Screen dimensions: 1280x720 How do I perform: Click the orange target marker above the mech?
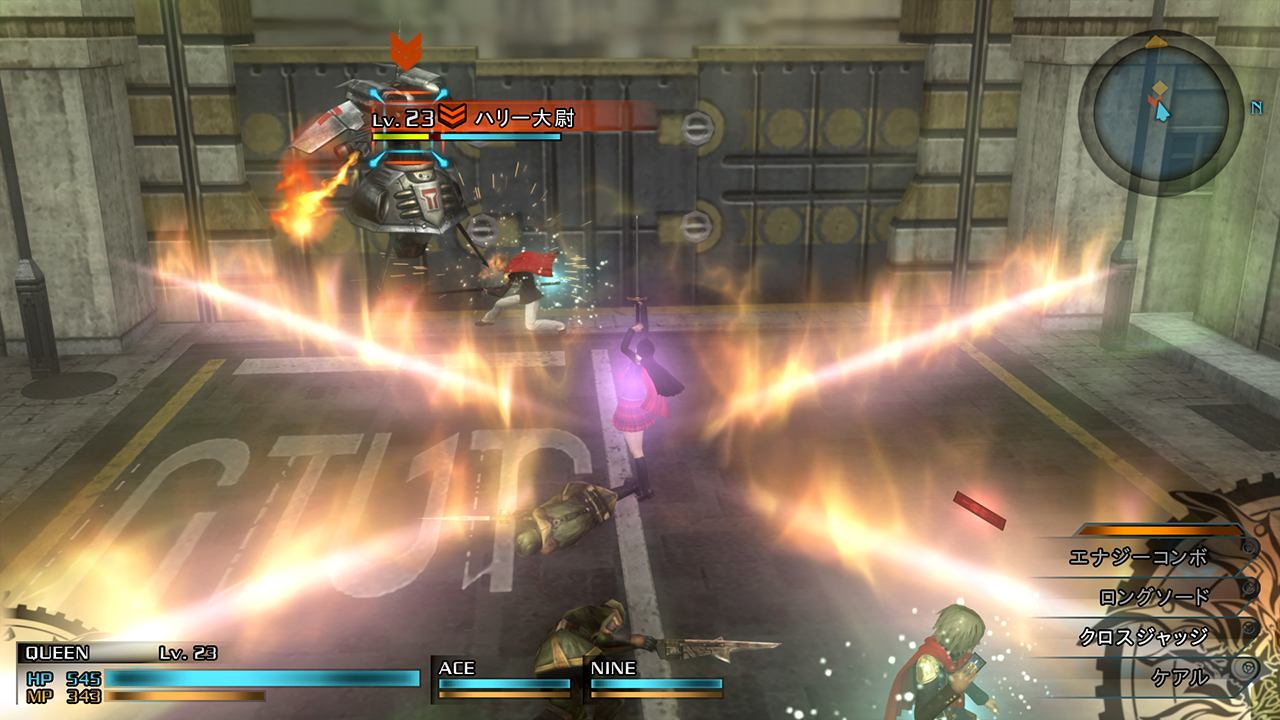click(407, 50)
